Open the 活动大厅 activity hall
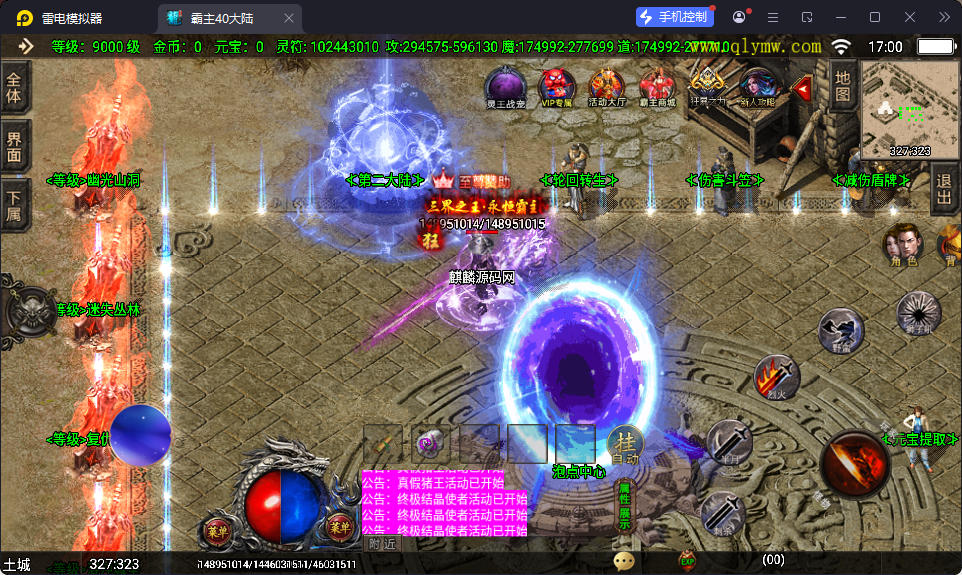 pos(606,85)
